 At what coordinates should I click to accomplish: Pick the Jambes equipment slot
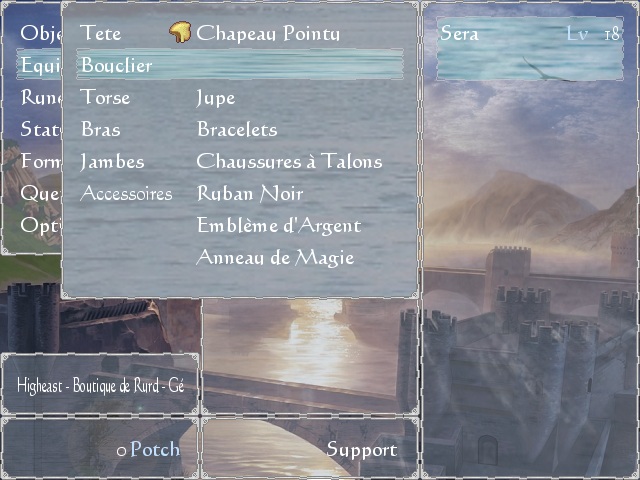[112, 162]
